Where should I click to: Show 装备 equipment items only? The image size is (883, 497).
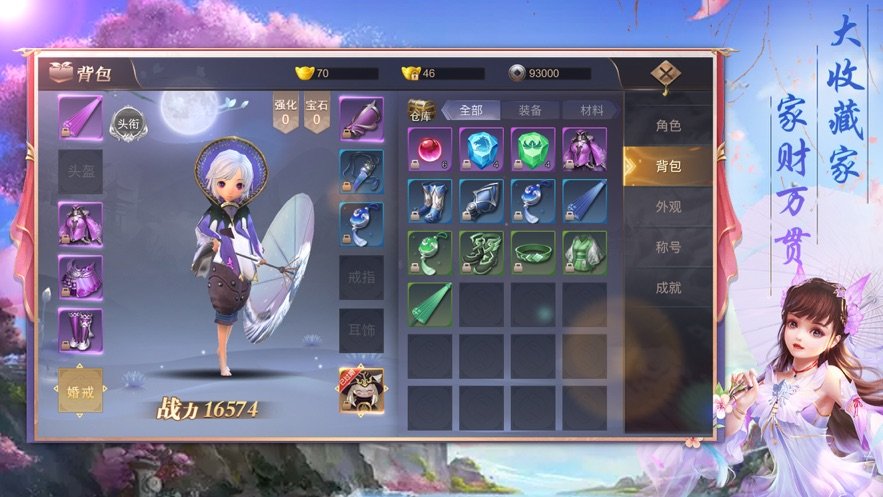coord(530,110)
